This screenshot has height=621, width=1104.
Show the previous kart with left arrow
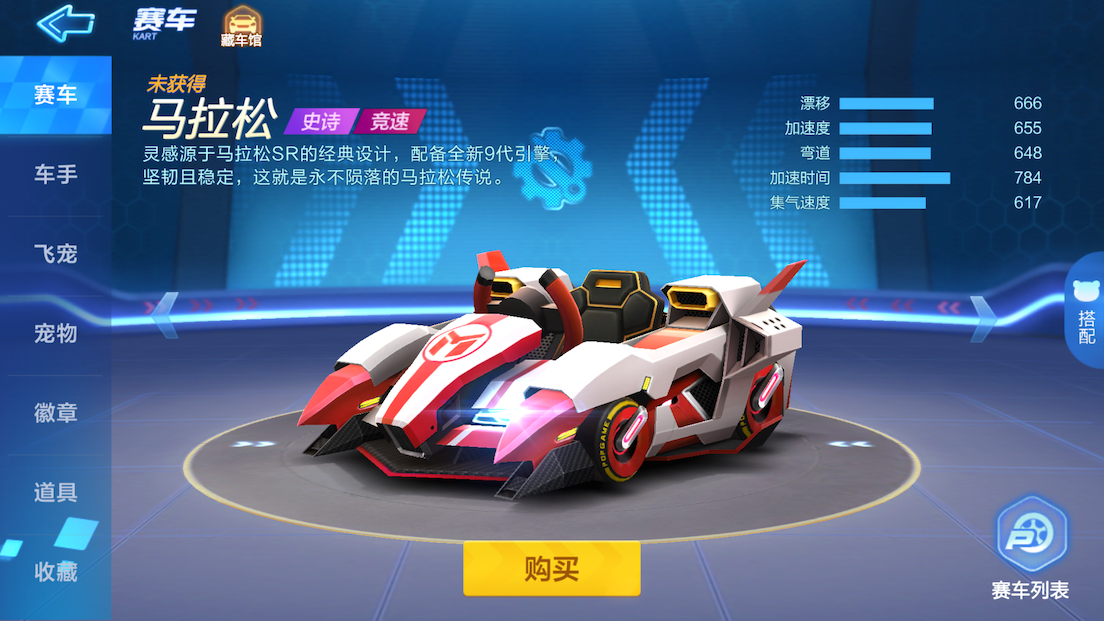coord(166,309)
